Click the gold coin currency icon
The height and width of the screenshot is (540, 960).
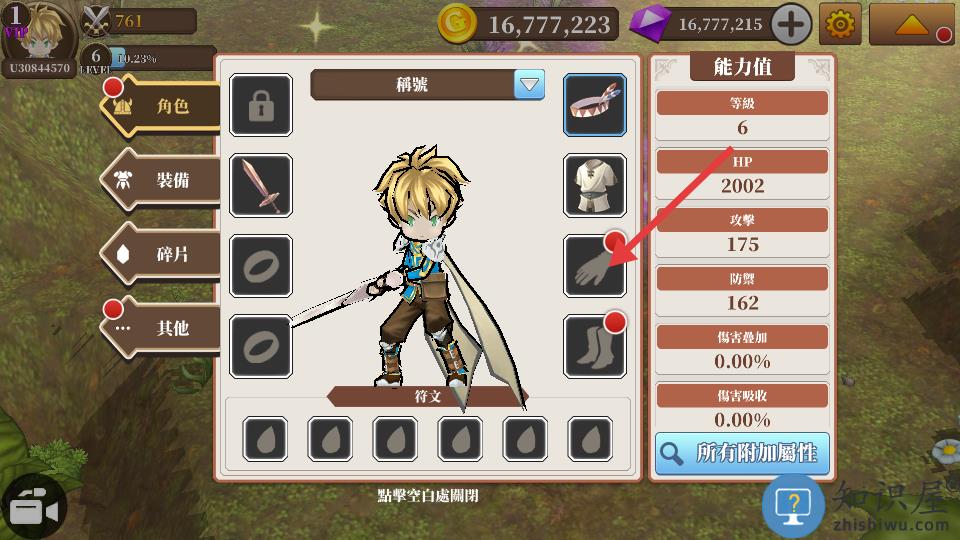pyautogui.click(x=457, y=24)
